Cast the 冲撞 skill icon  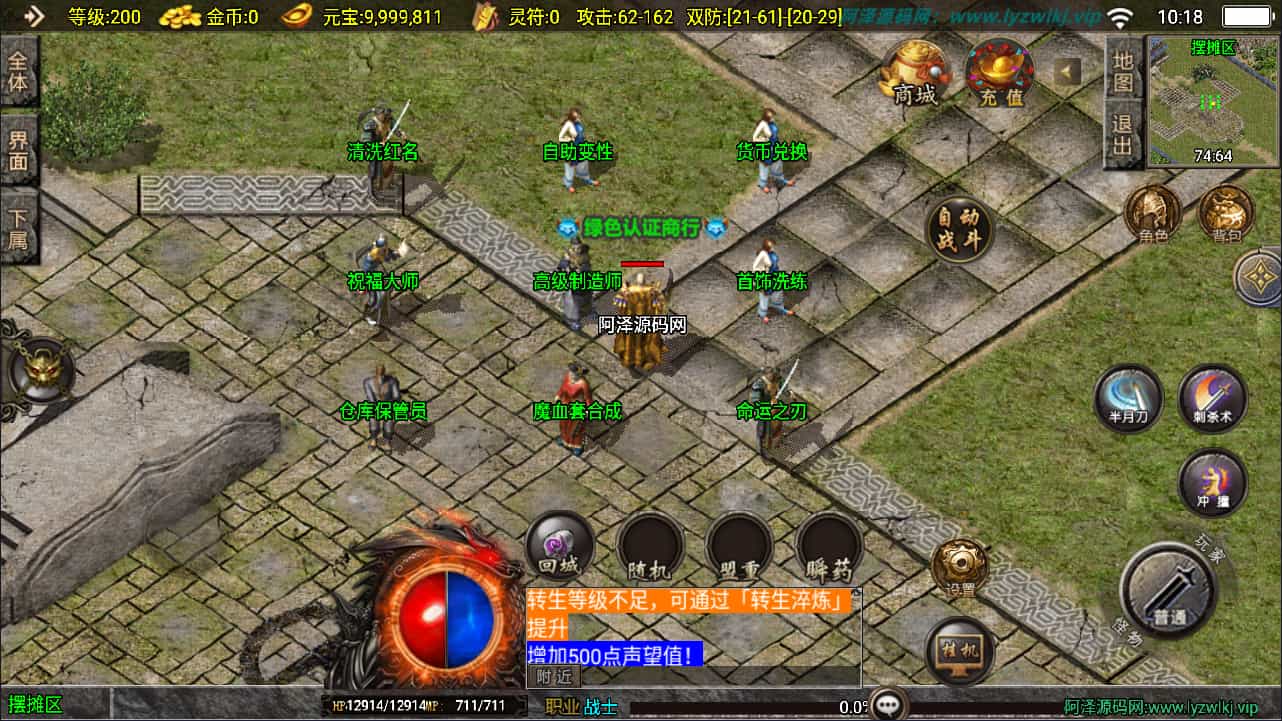pos(1210,483)
